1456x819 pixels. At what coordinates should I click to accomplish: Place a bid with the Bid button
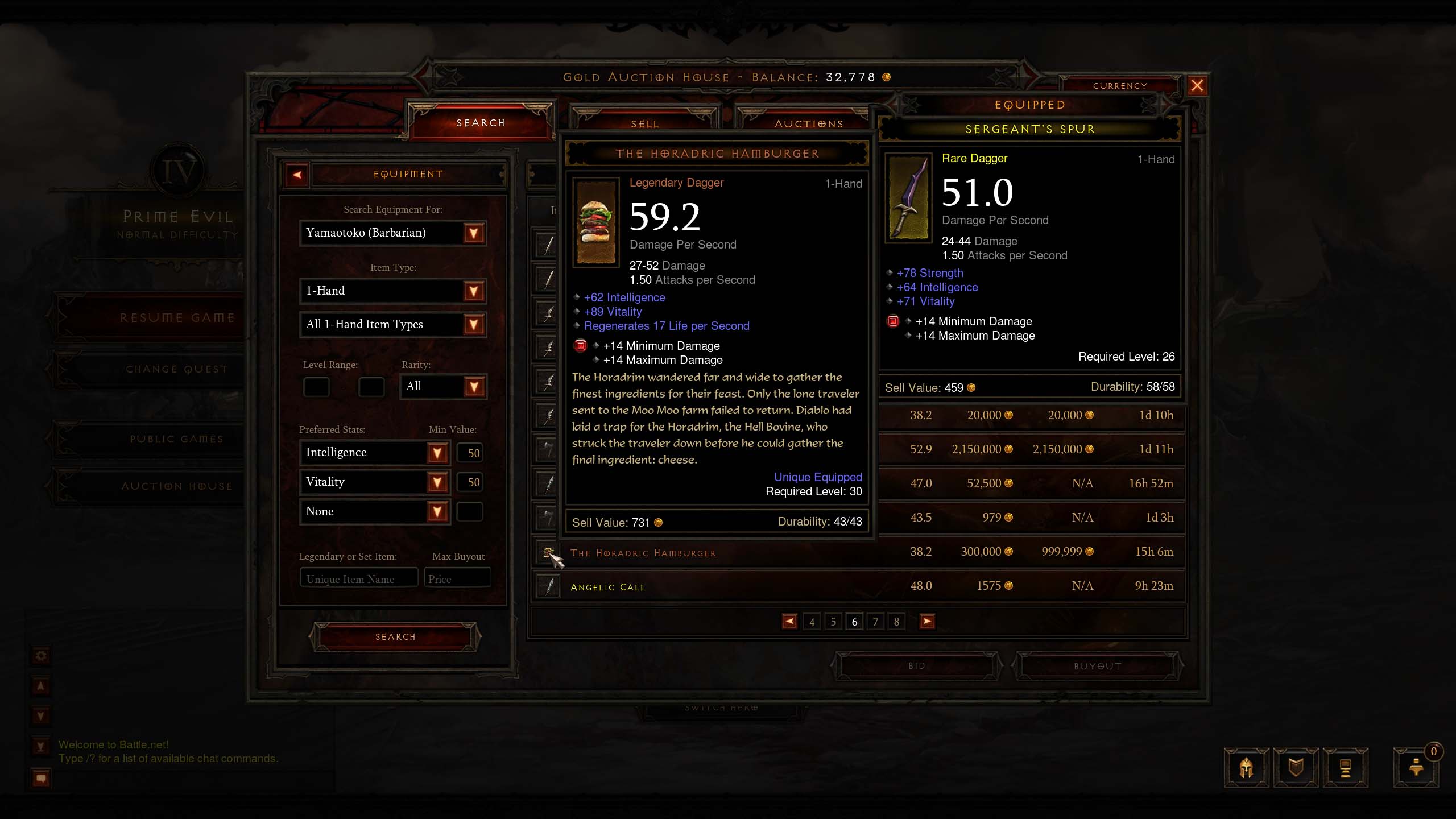[916, 666]
